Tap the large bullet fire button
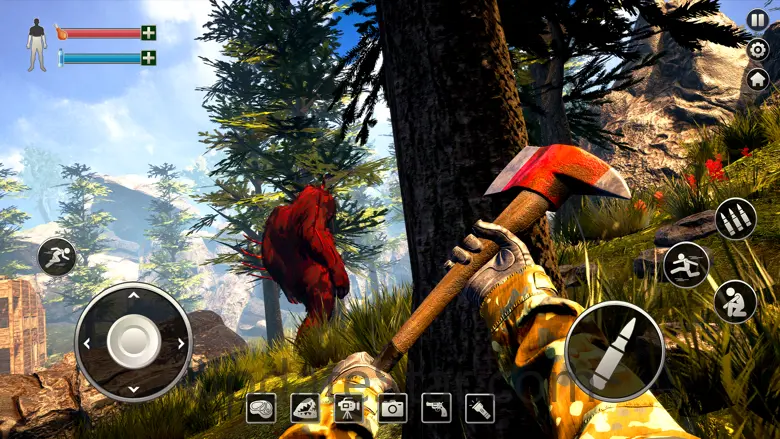The height and width of the screenshot is (439, 780). 614,351
